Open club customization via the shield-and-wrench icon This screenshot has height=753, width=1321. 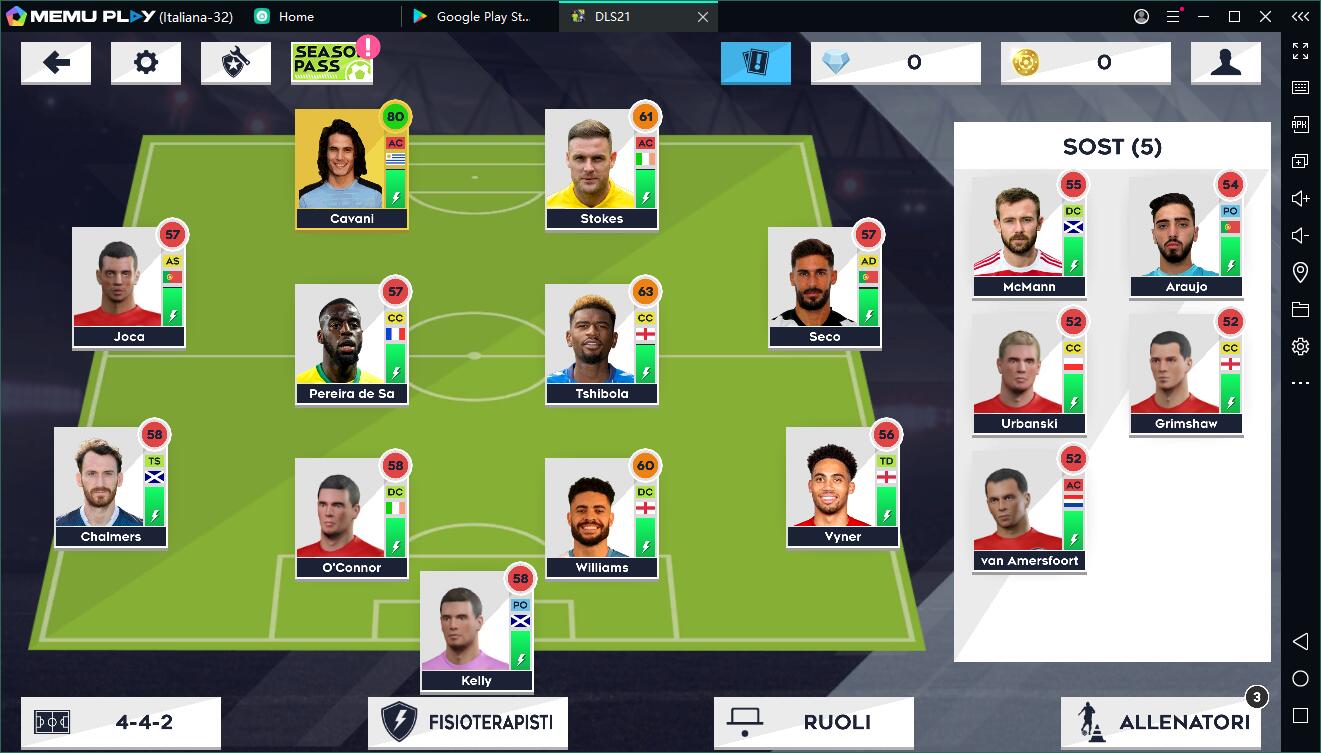tap(236, 62)
